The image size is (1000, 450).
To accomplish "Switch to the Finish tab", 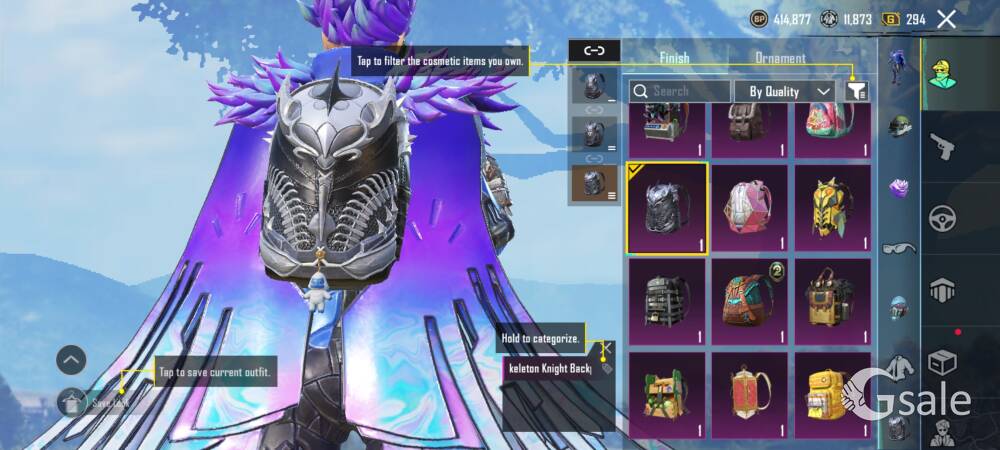I will click(674, 58).
